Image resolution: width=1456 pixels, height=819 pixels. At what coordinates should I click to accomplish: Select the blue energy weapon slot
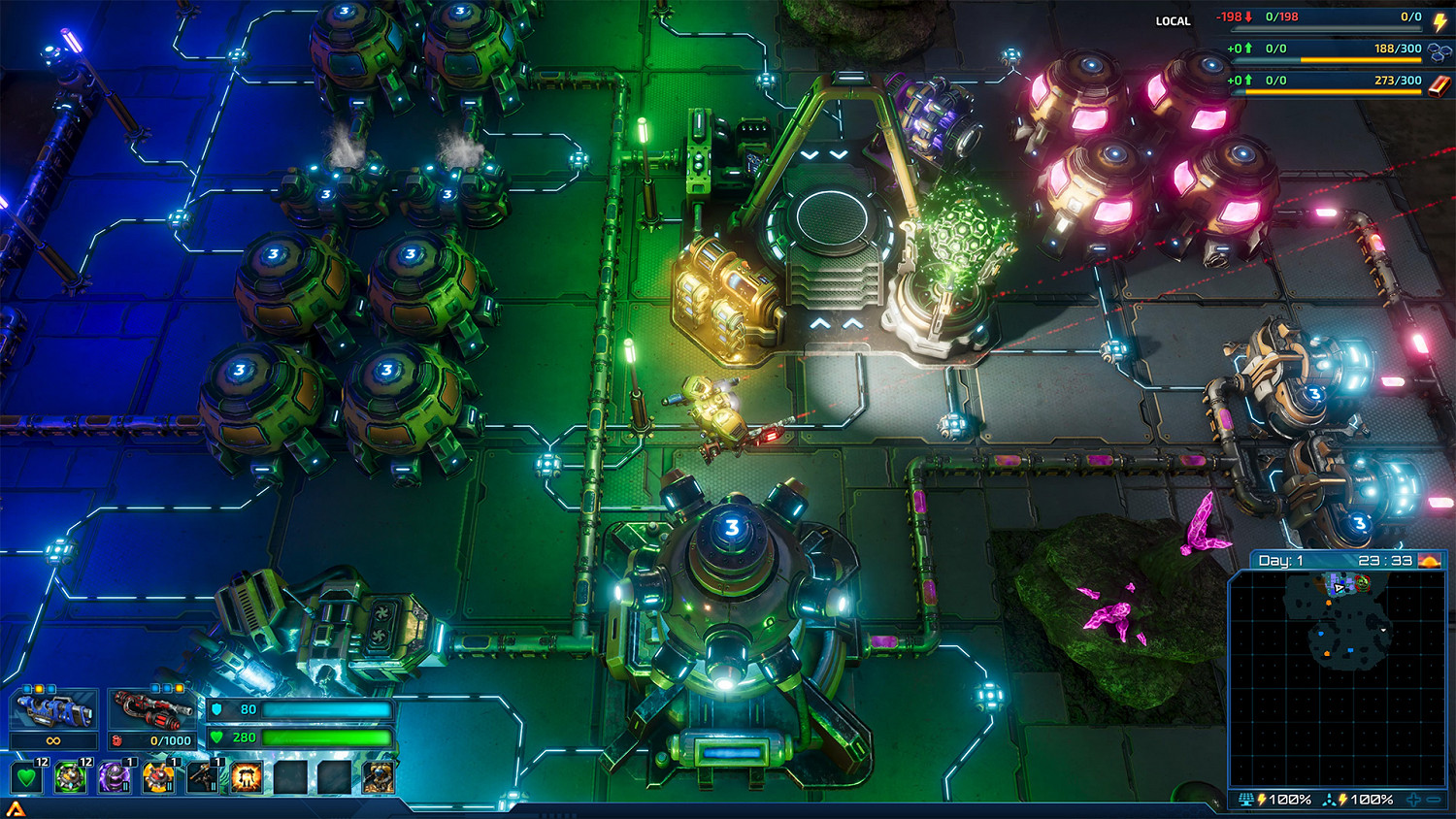53,711
